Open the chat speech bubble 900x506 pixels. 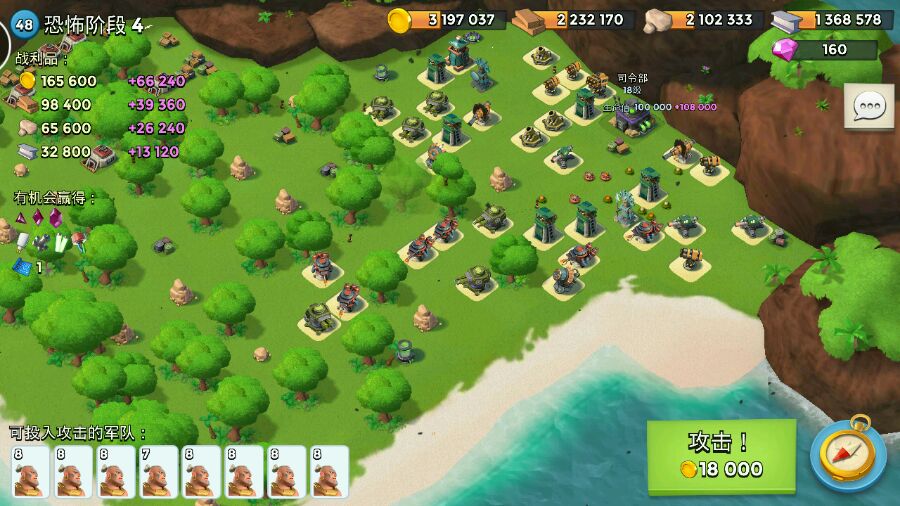[868, 106]
